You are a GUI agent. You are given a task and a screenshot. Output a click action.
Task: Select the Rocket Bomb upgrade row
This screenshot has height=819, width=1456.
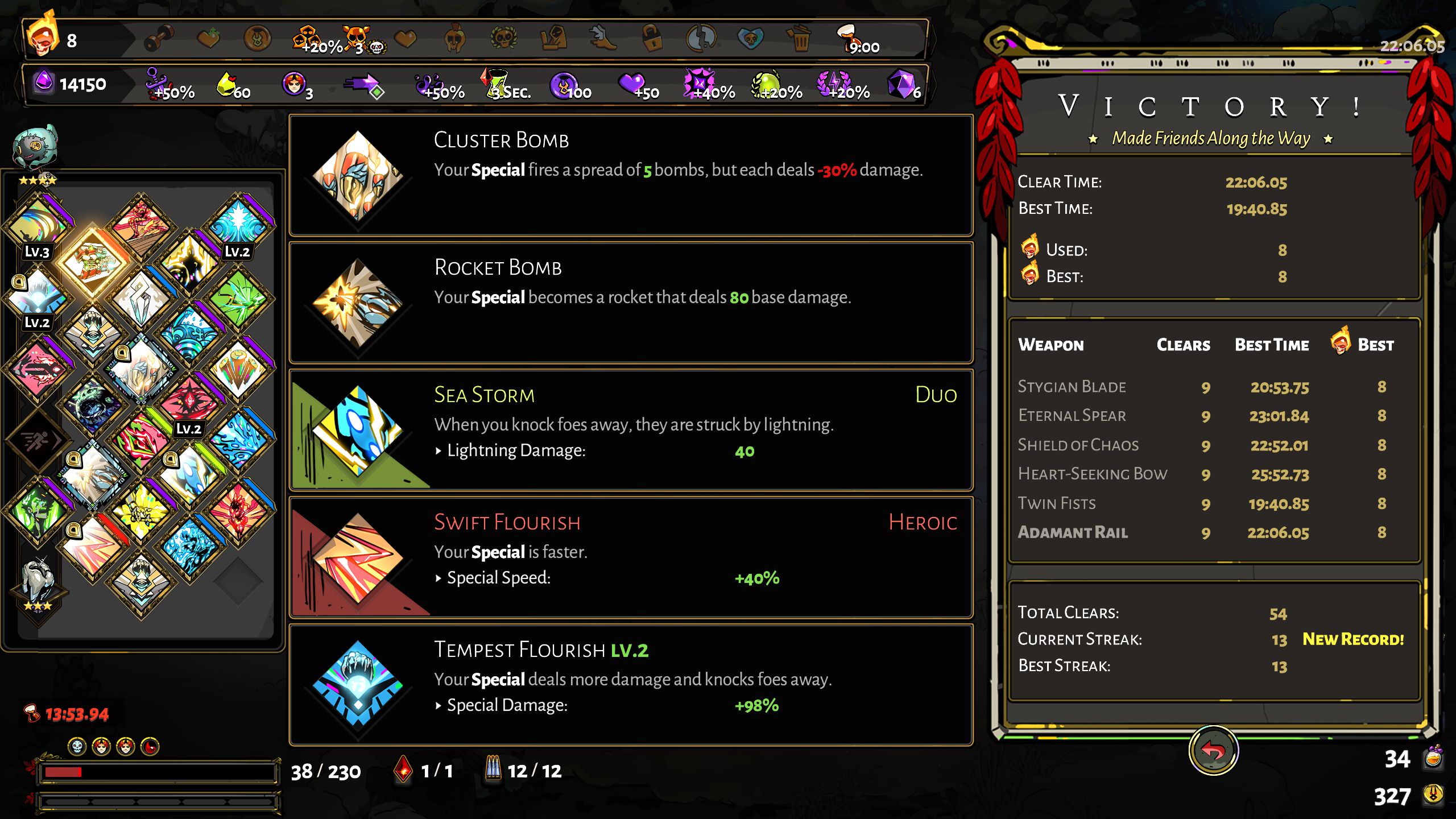coord(630,303)
